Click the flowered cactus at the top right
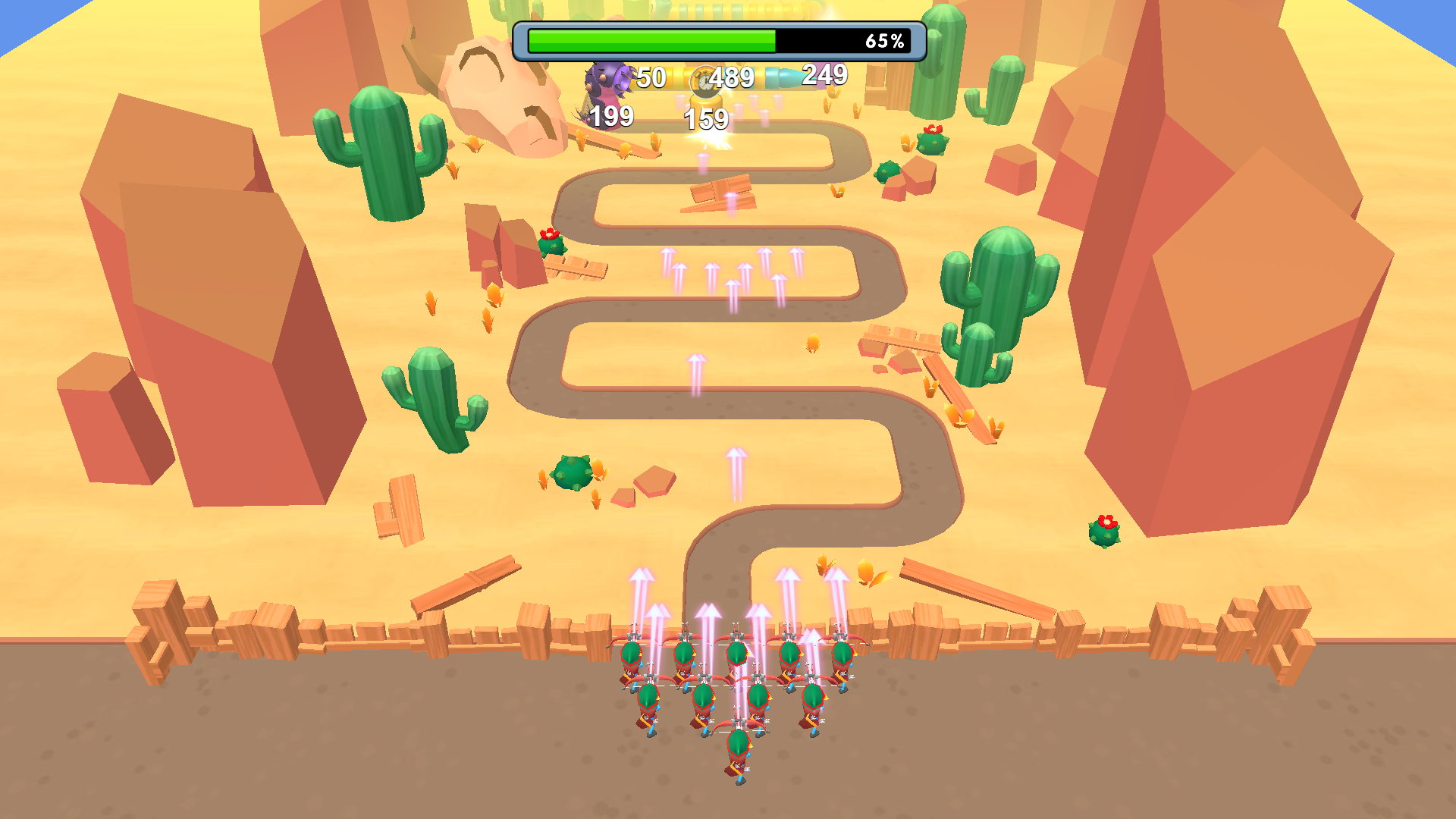This screenshot has width=1456, height=819. (933, 140)
